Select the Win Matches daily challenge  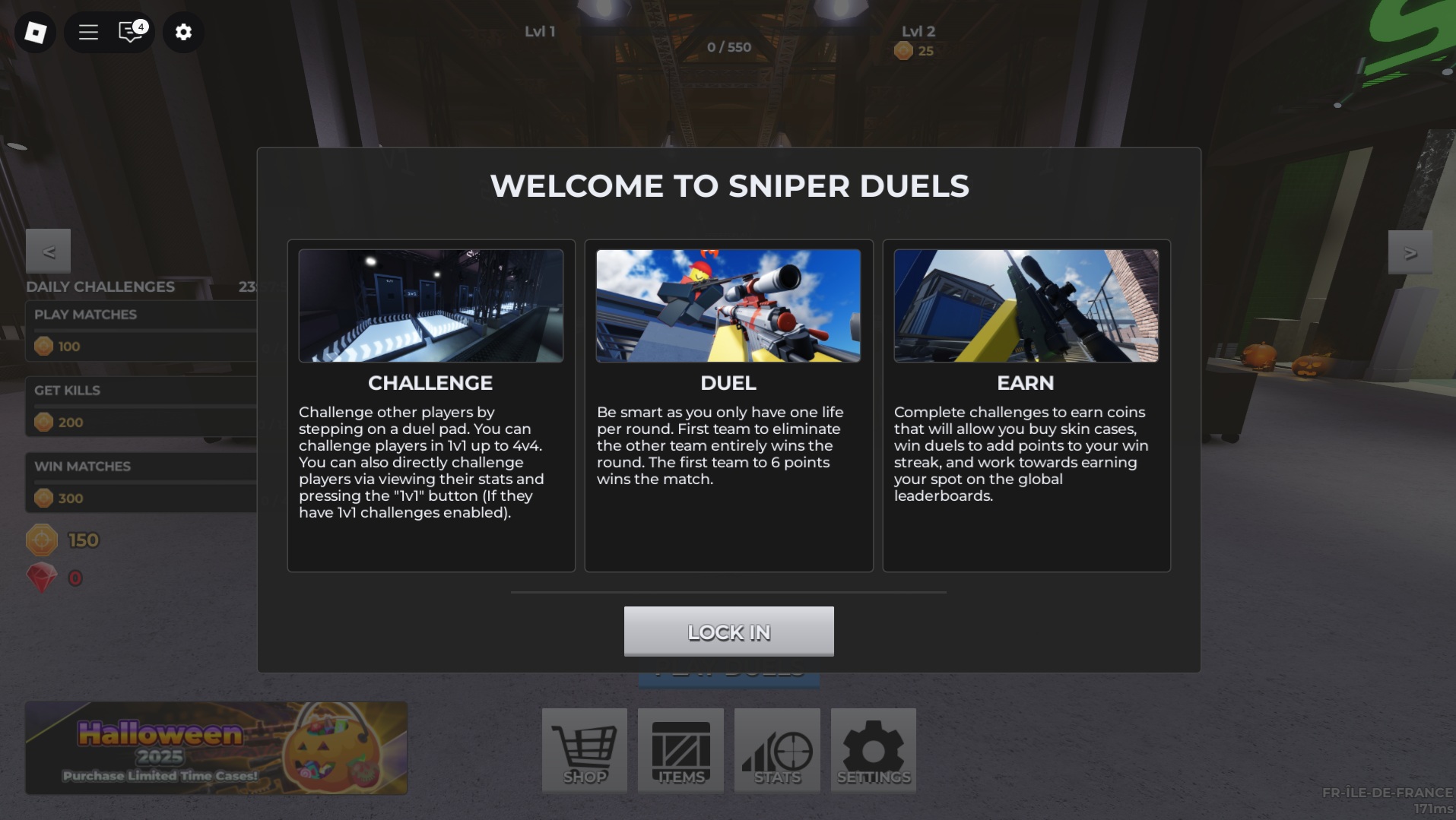[x=141, y=483]
